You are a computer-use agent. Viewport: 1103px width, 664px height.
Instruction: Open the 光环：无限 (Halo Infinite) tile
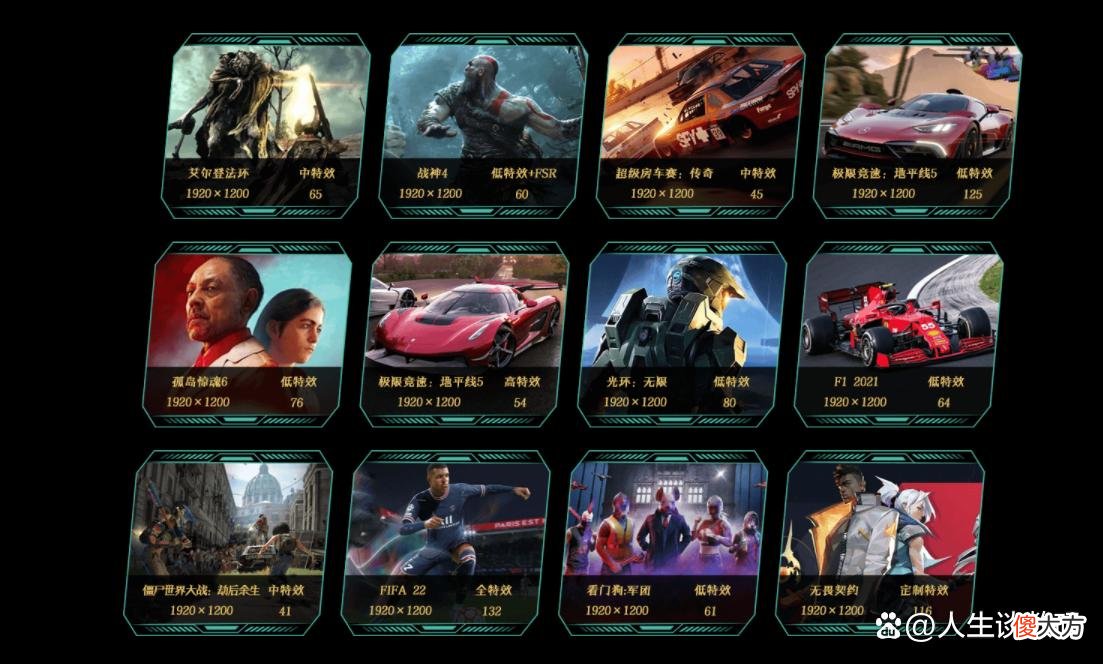[x=684, y=334]
